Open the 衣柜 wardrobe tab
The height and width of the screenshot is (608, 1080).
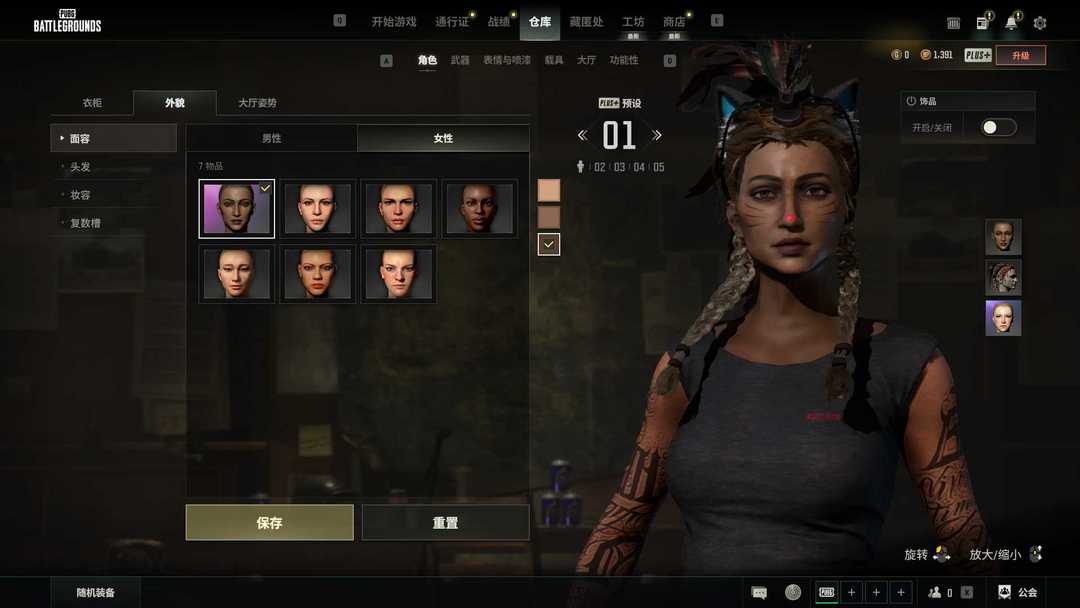tap(92, 103)
